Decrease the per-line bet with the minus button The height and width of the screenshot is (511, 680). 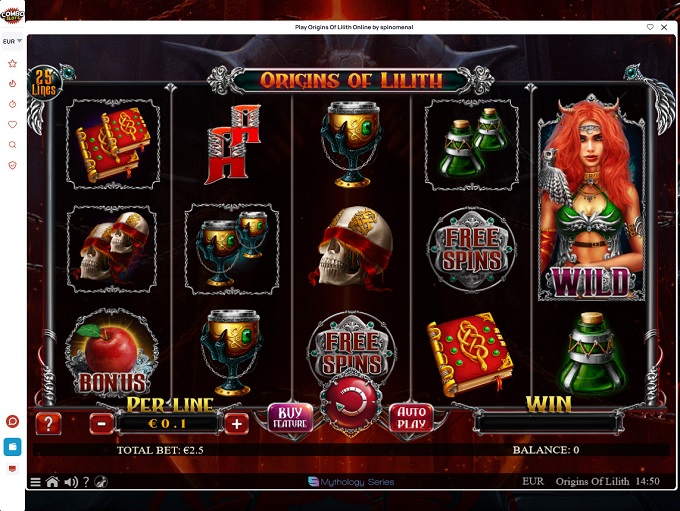tap(102, 423)
